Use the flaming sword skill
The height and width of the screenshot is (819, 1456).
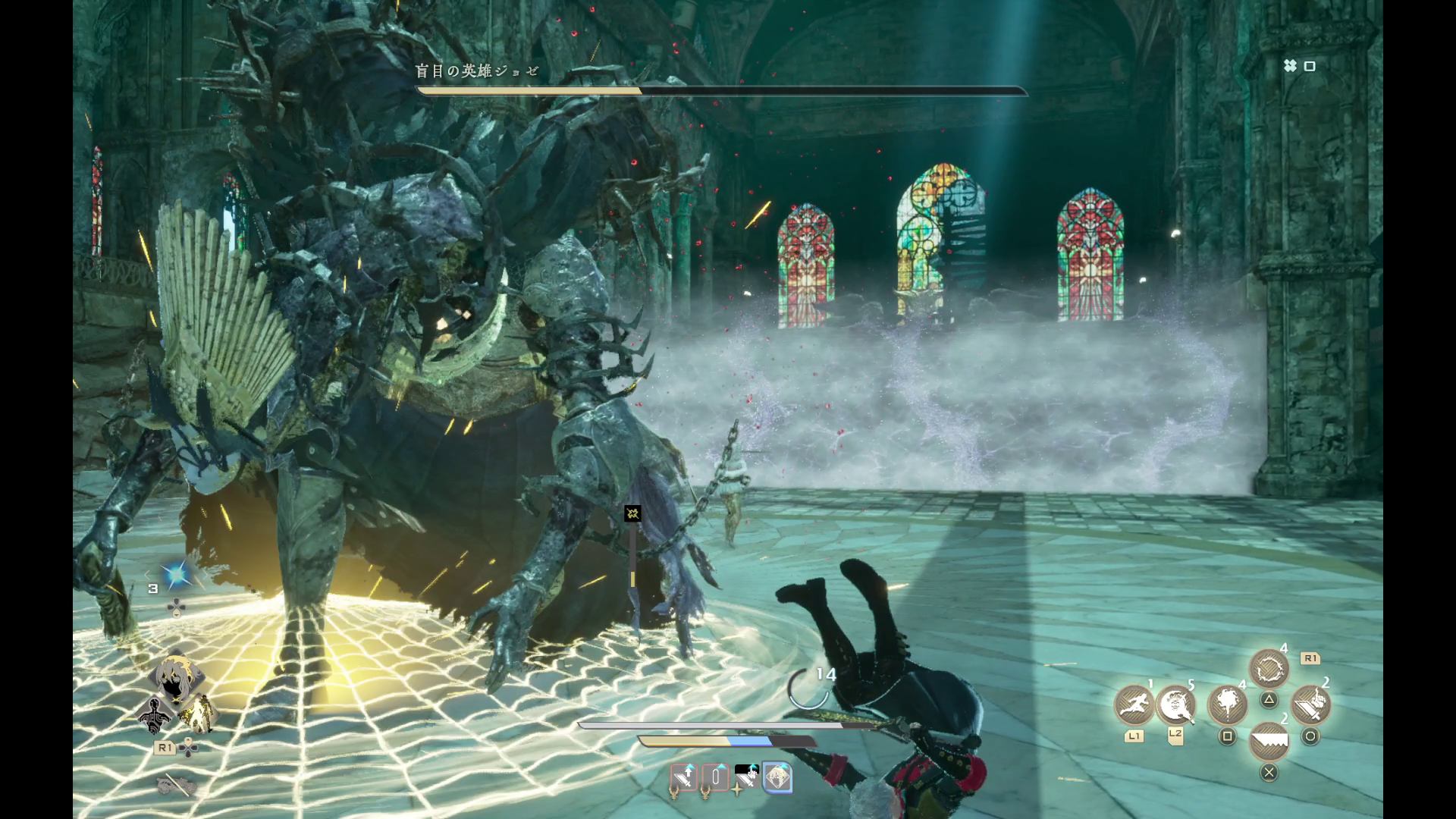coord(1310,704)
